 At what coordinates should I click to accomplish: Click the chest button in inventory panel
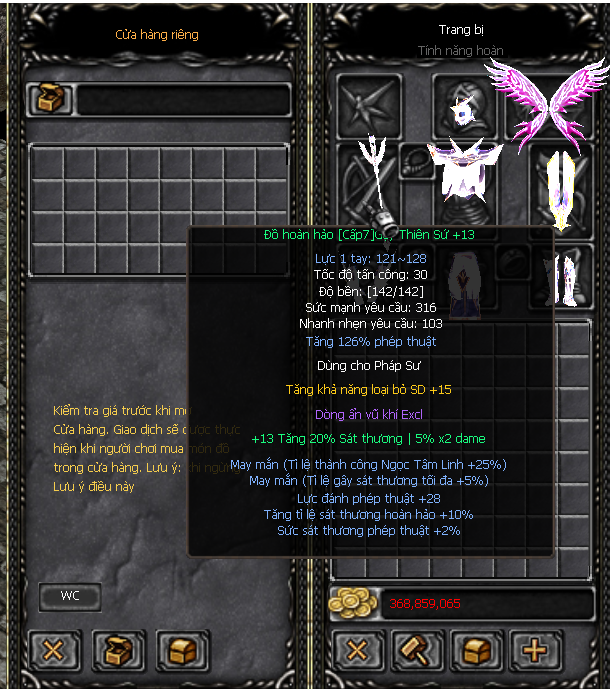point(478,651)
